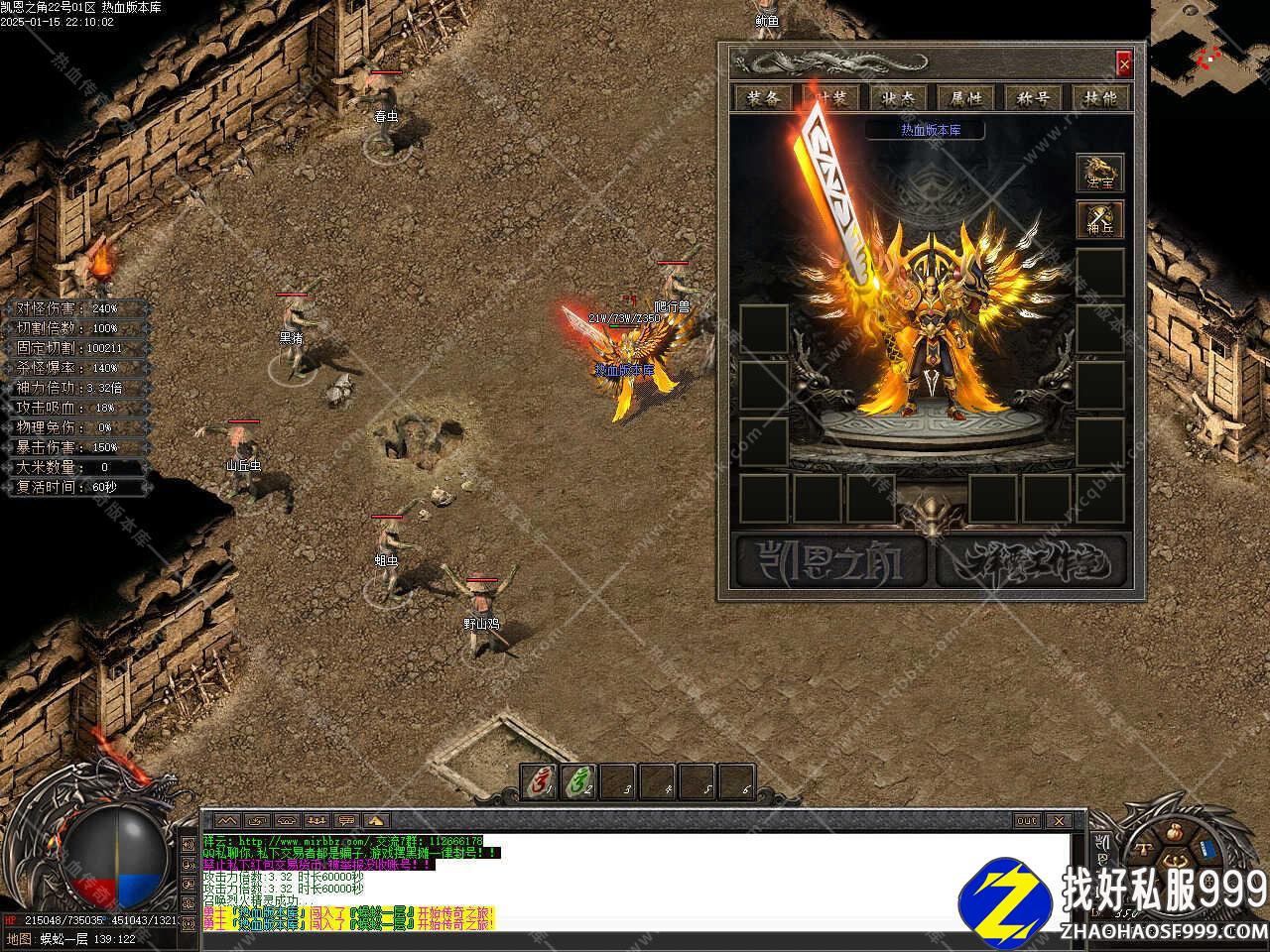
Task: Close the chat window with its X button
Action: point(1058,821)
